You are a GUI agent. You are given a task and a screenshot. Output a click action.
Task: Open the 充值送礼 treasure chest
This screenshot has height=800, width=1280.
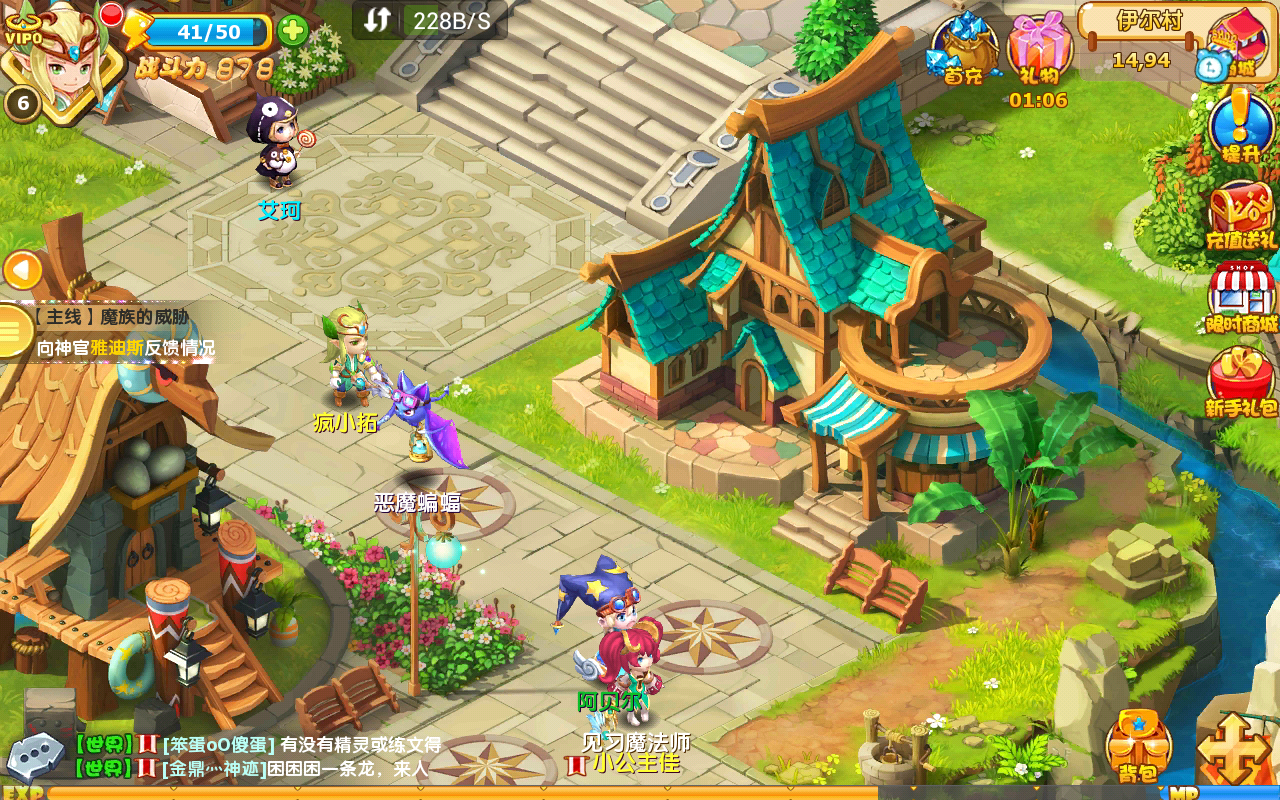[x=1240, y=215]
